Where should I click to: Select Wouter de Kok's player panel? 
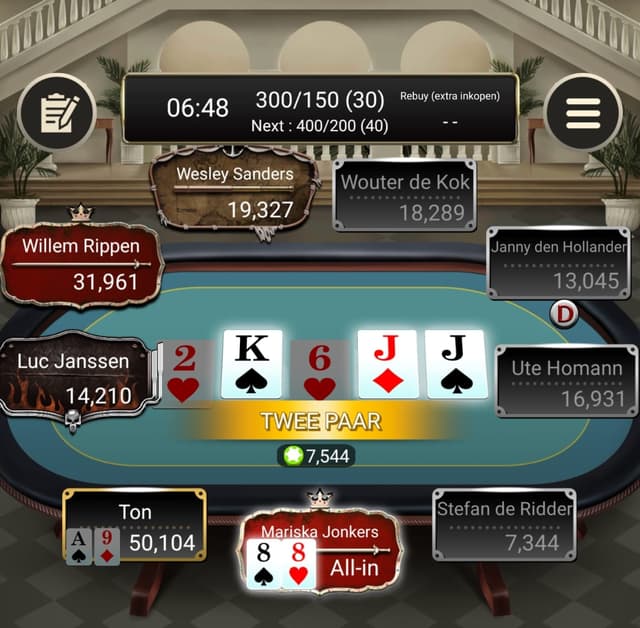(404, 197)
